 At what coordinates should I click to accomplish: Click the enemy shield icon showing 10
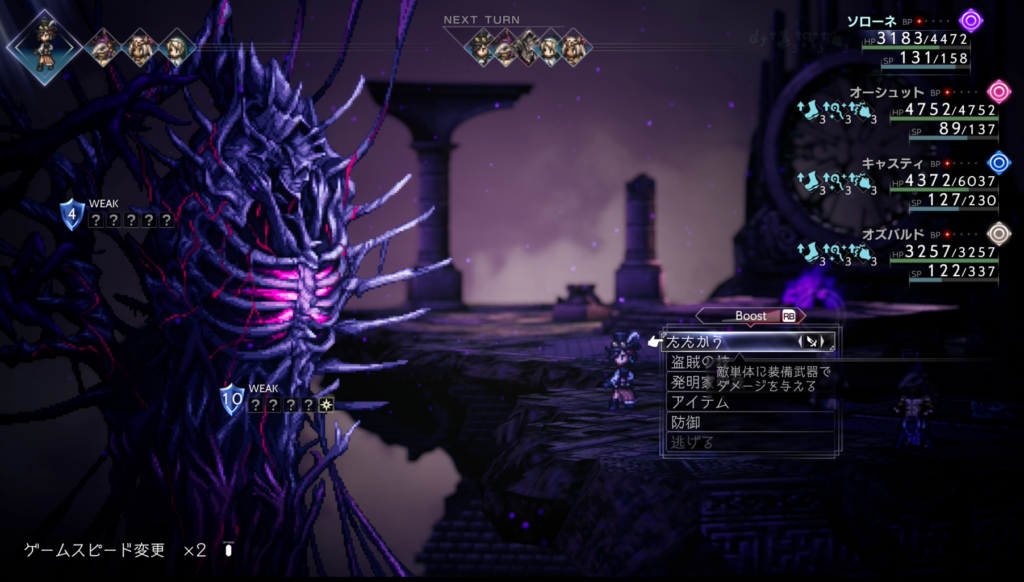point(232,399)
